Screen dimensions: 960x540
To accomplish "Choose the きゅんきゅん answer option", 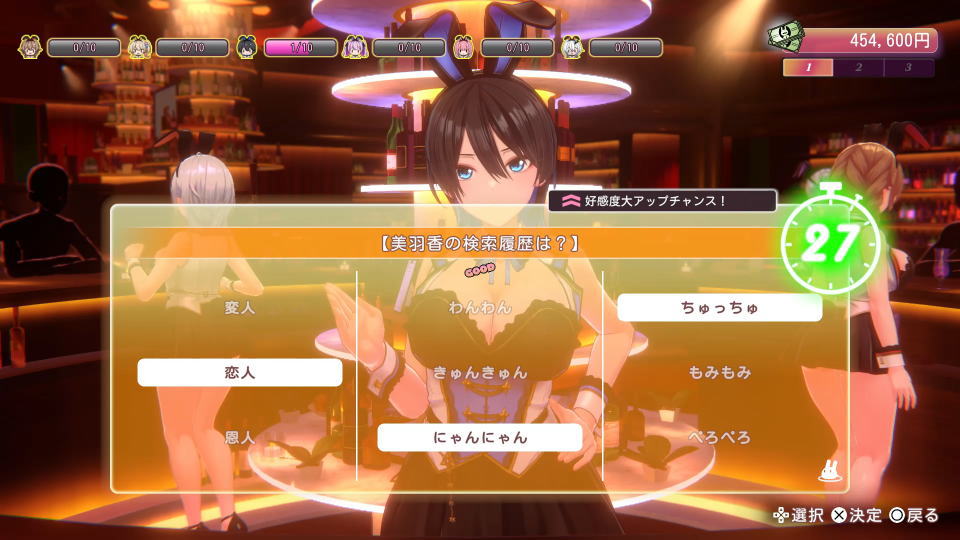I will (x=480, y=372).
